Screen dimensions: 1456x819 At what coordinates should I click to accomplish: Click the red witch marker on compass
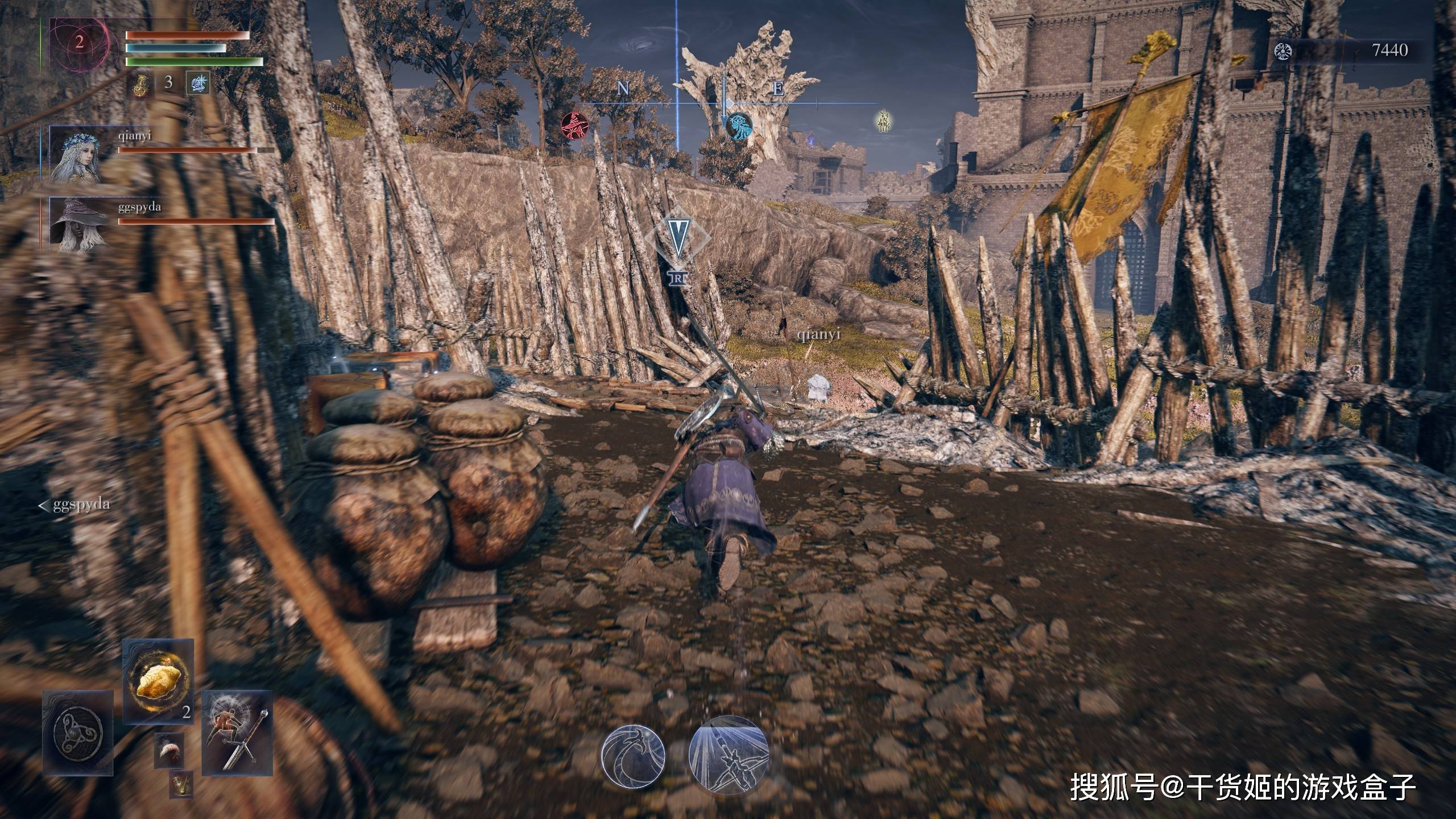tap(574, 125)
